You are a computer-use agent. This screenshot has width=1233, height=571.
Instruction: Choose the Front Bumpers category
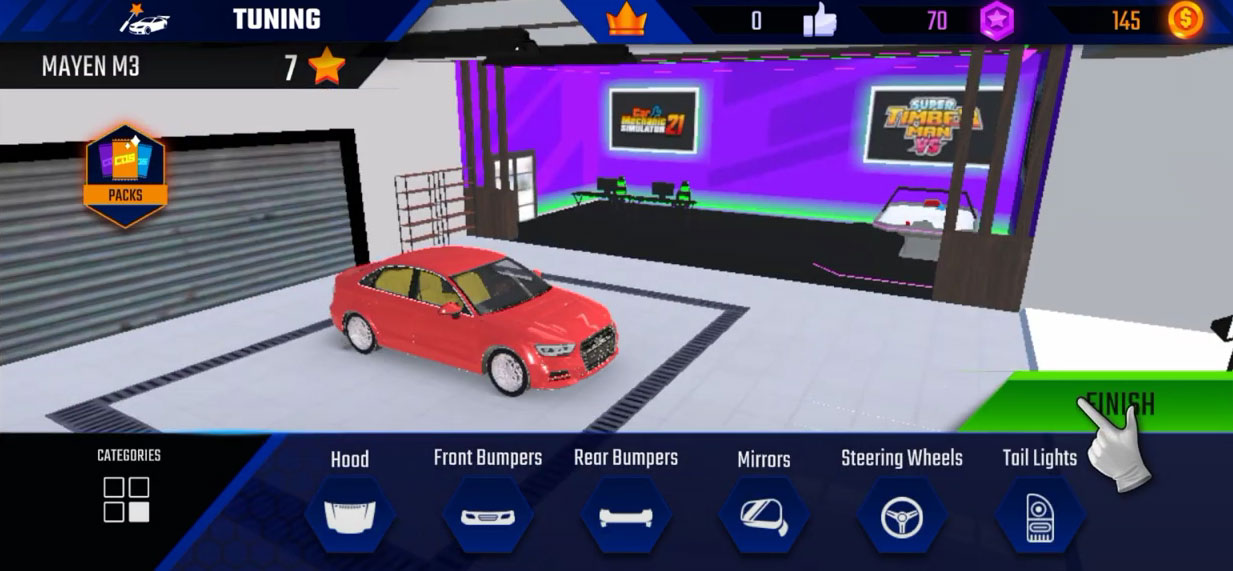click(x=487, y=515)
